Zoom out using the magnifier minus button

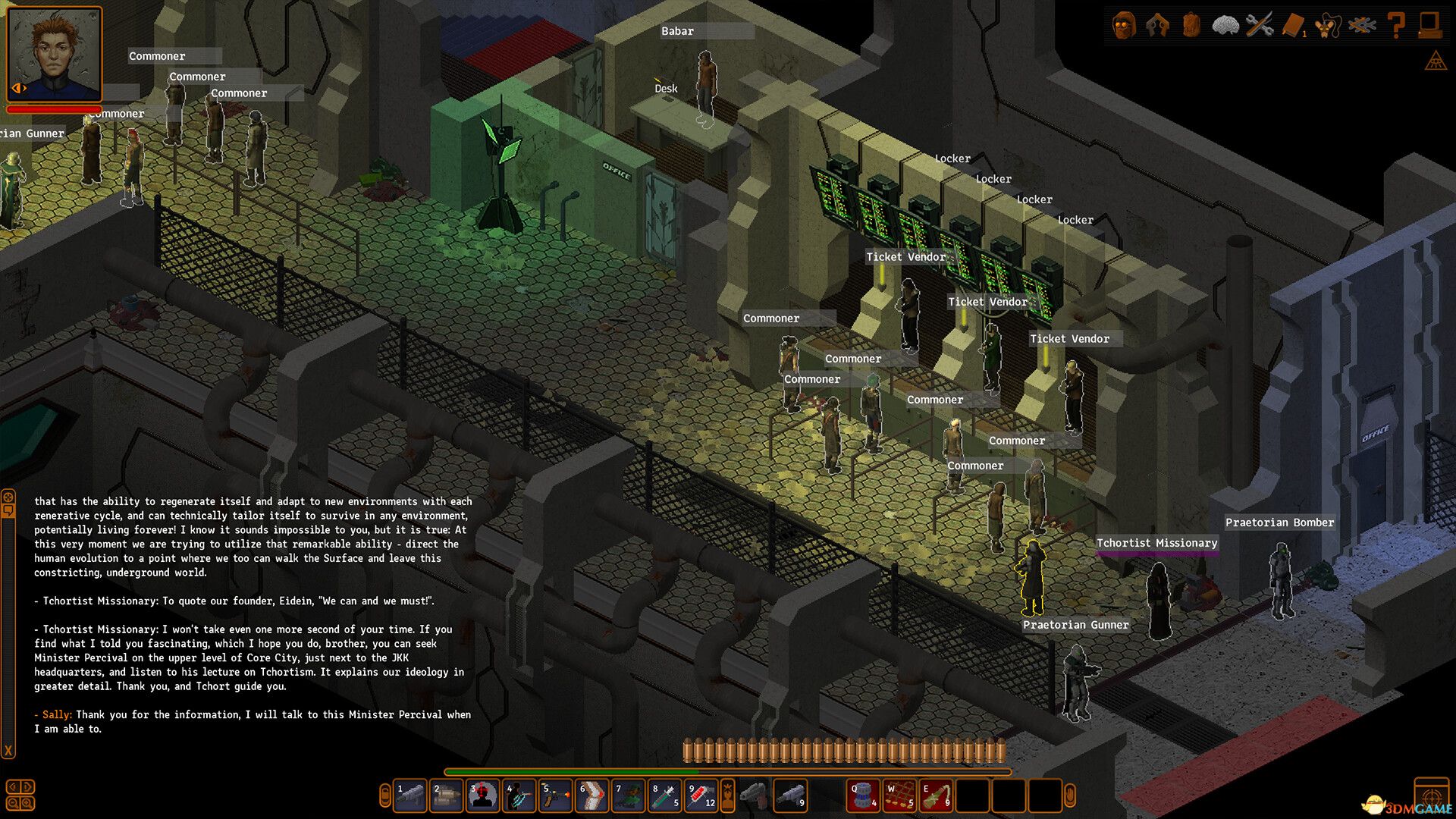pyautogui.click(x=13, y=803)
